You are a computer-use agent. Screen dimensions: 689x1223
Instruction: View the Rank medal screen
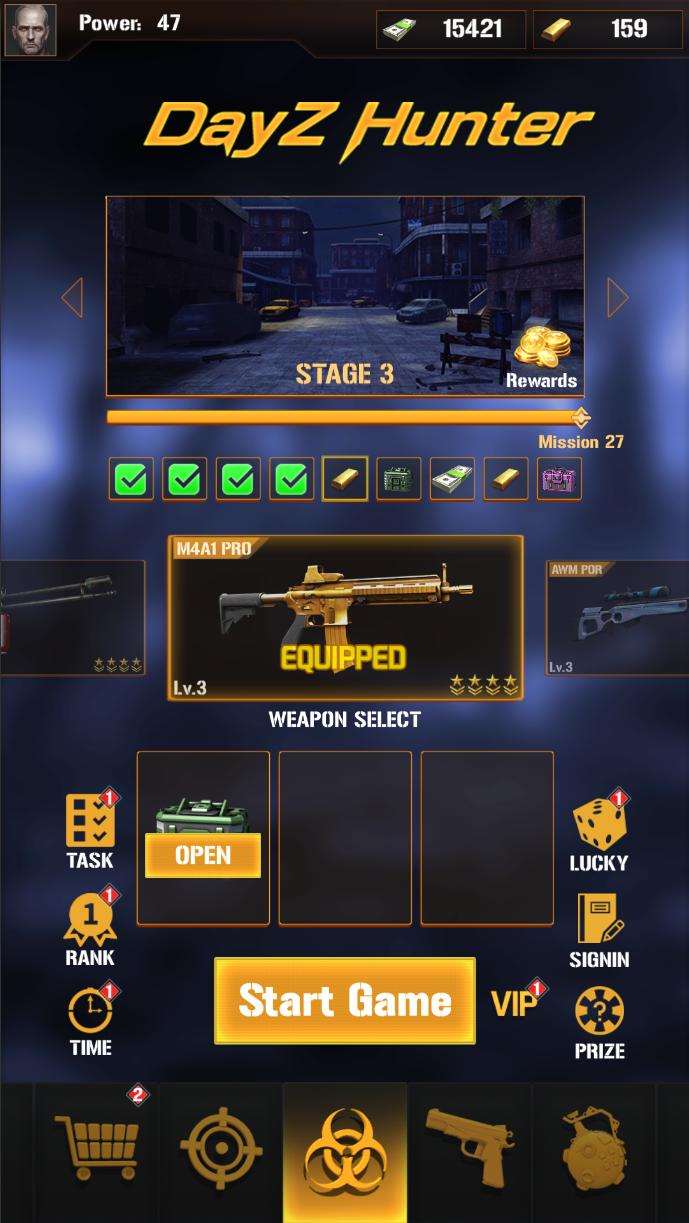coord(90,929)
